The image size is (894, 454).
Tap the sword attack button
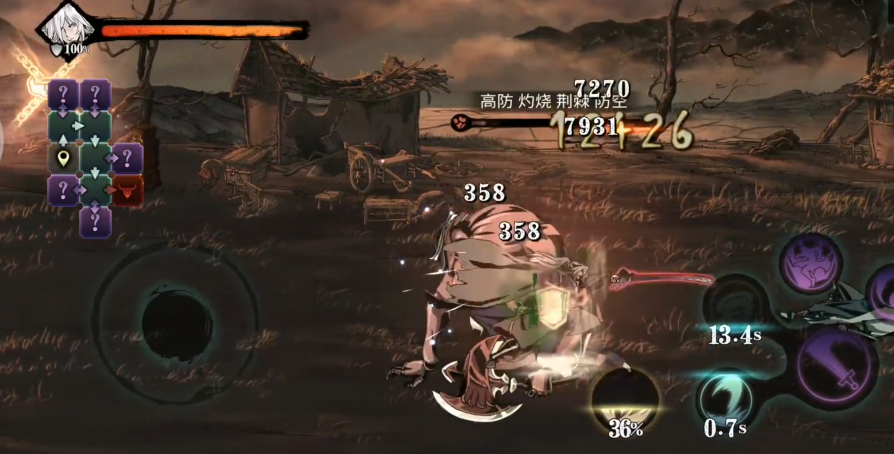(x=837, y=370)
